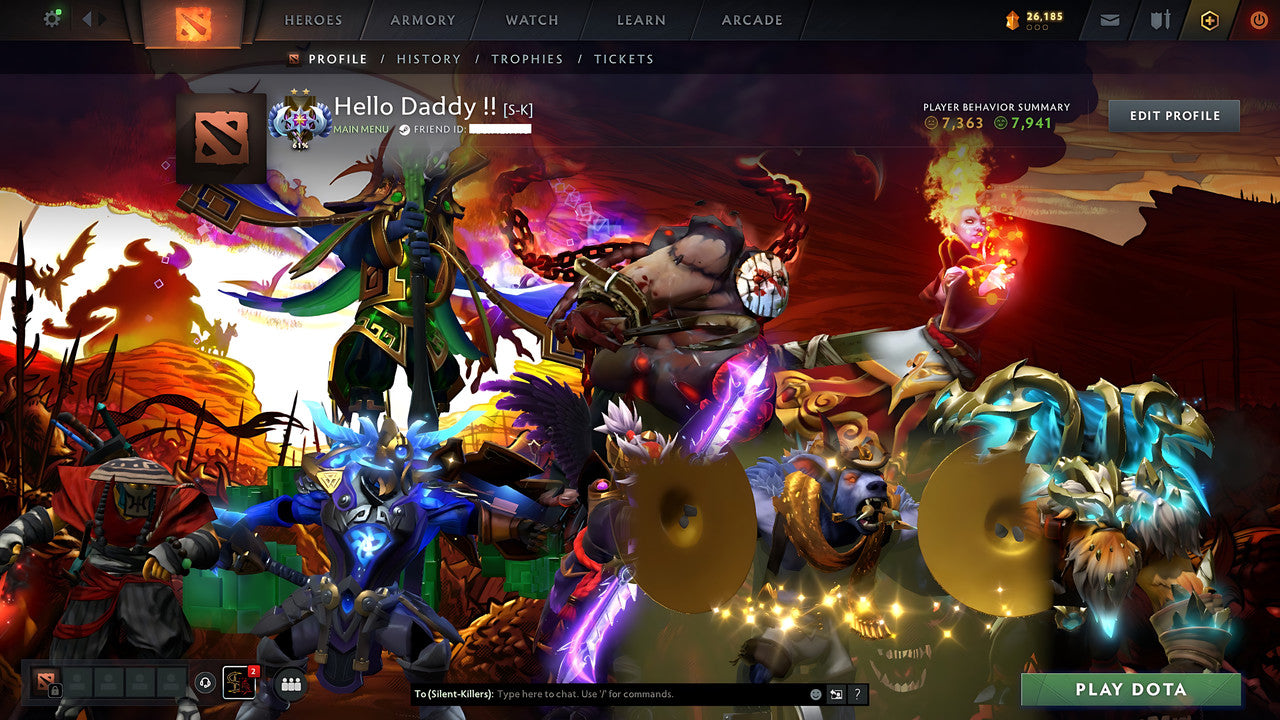Open the mailbox notifications icon

pyautogui.click(x=1109, y=19)
